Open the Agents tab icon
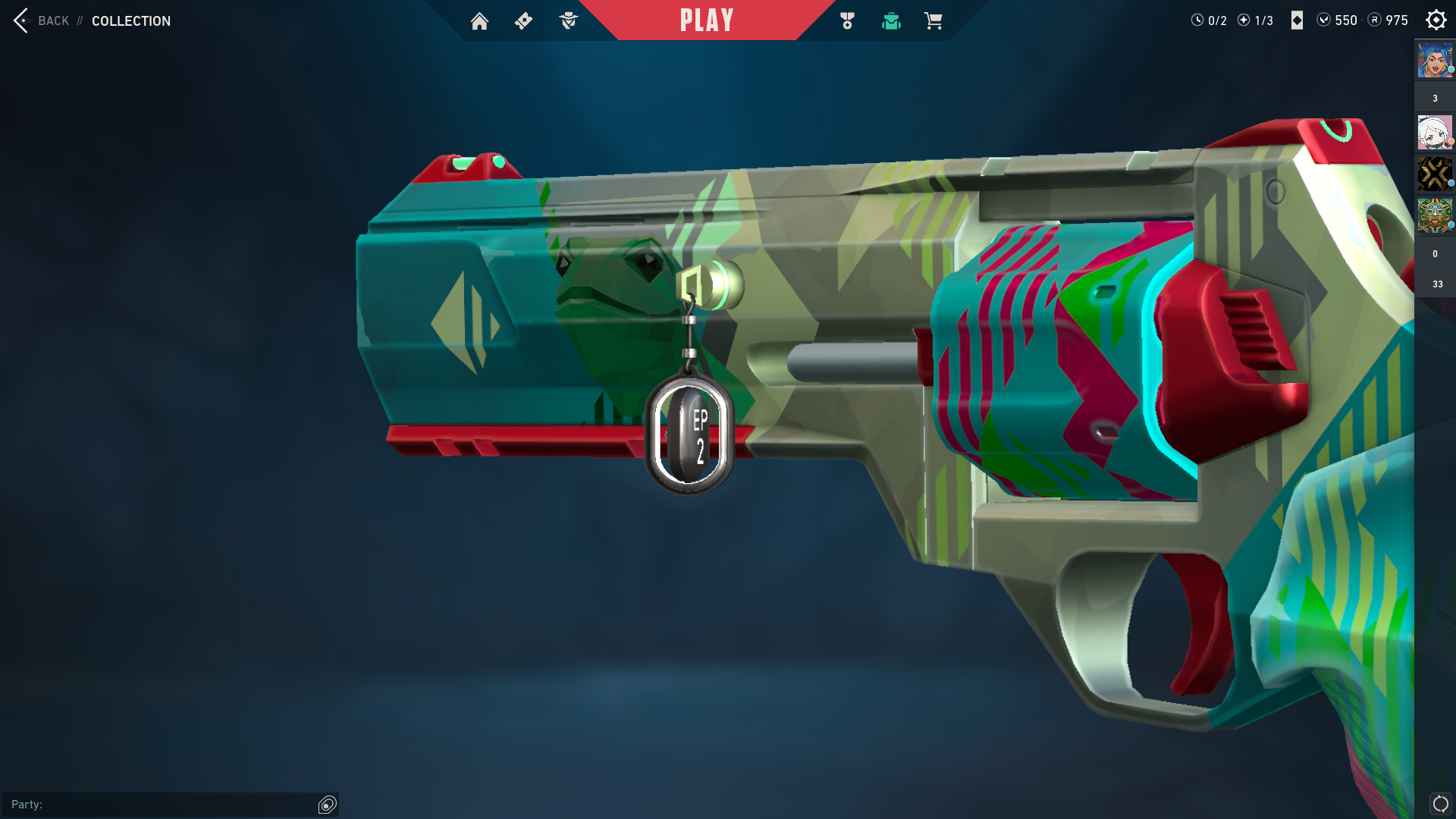The image size is (1456, 819). [567, 20]
